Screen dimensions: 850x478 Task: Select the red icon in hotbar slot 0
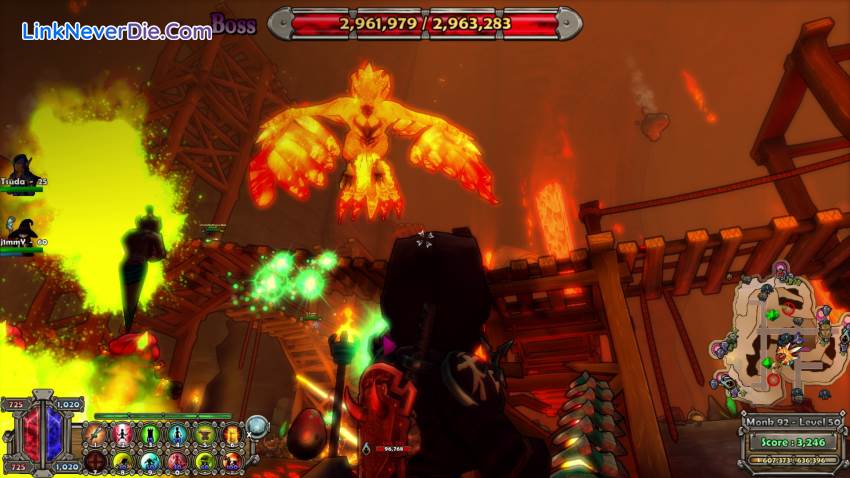[x=177, y=461]
